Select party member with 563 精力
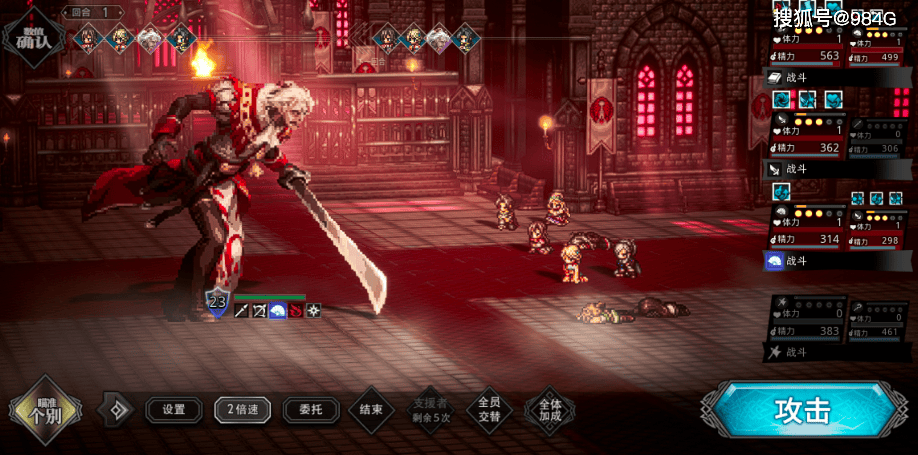 807,47
